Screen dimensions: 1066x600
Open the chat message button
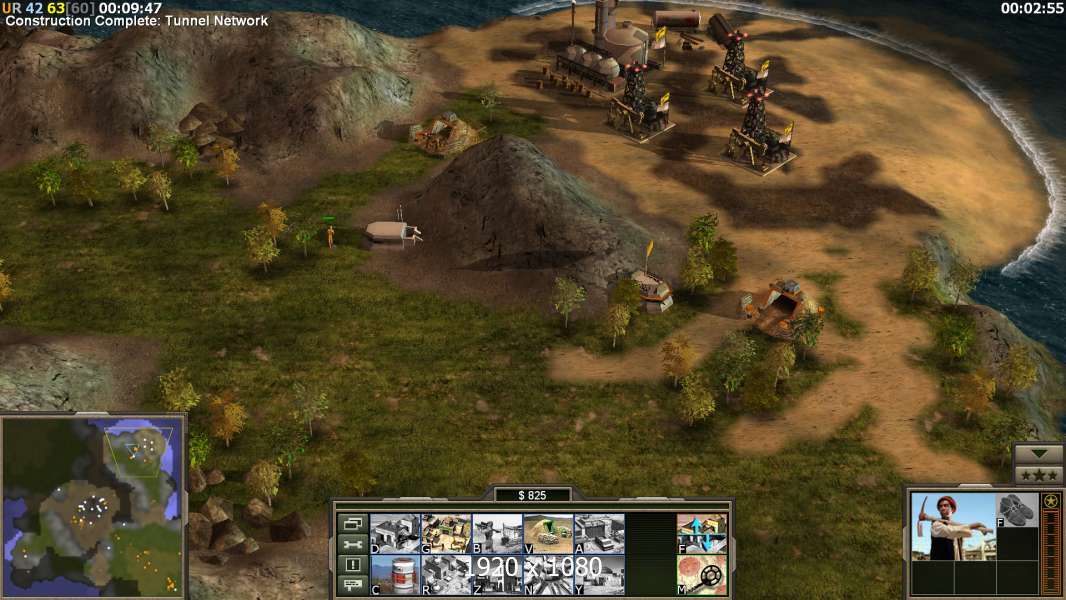click(x=352, y=586)
